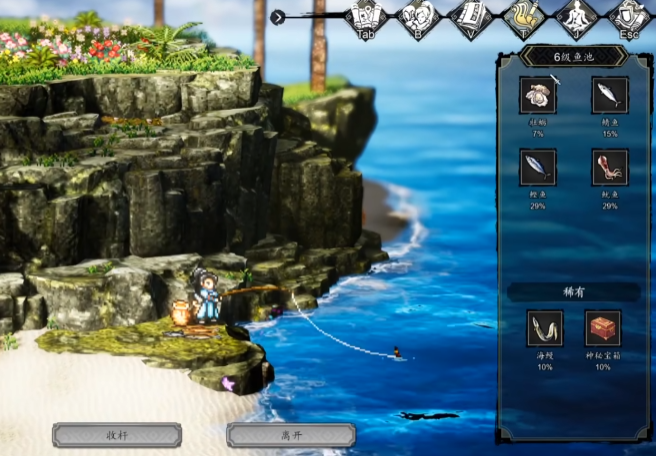Open the meditating figure icon labeled J
The width and height of the screenshot is (656, 456).
pyautogui.click(x=575, y=18)
